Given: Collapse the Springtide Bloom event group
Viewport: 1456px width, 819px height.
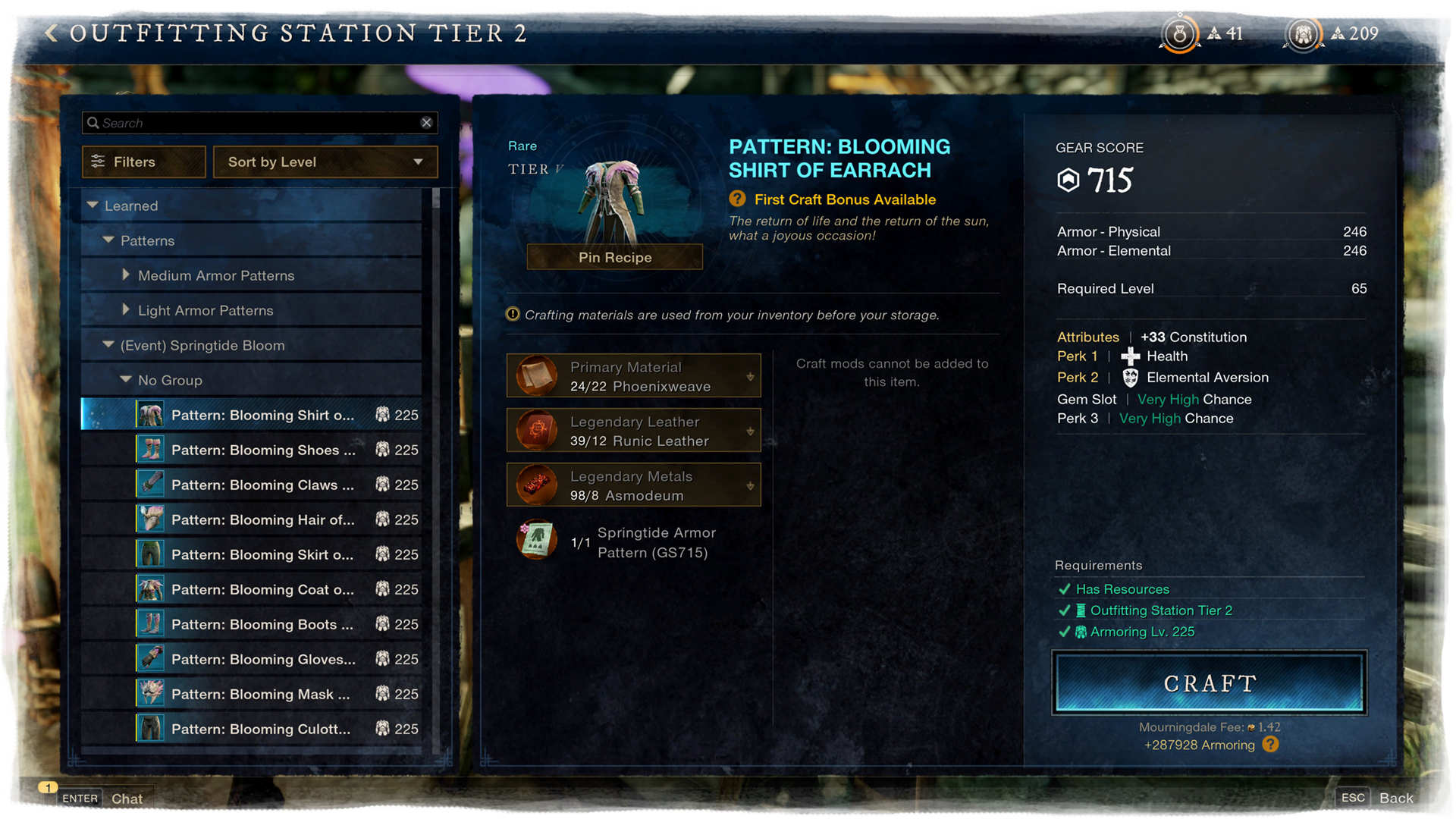Looking at the screenshot, I should pos(109,345).
